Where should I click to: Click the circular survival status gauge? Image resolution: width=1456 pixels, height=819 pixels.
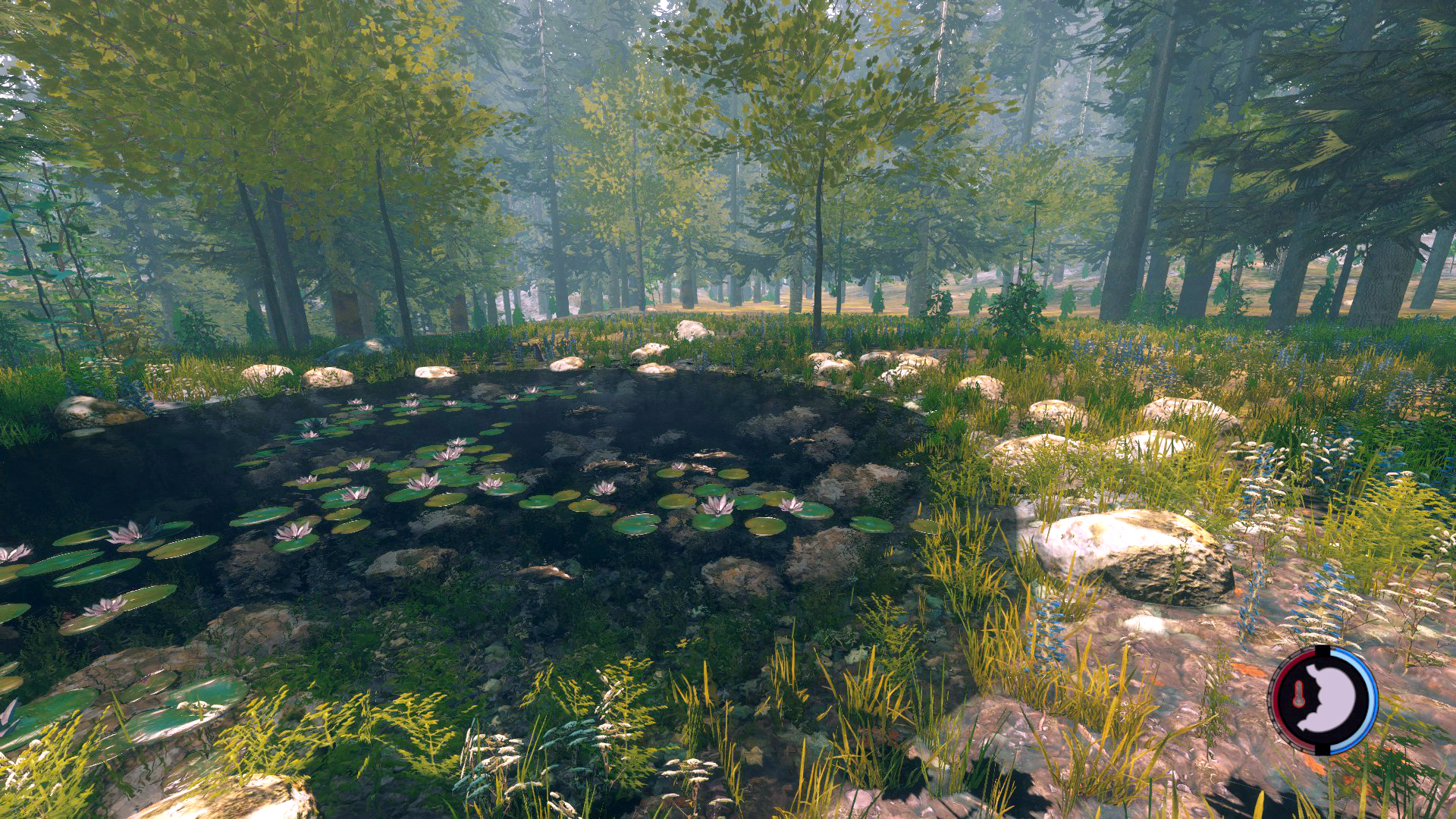(x=1323, y=699)
